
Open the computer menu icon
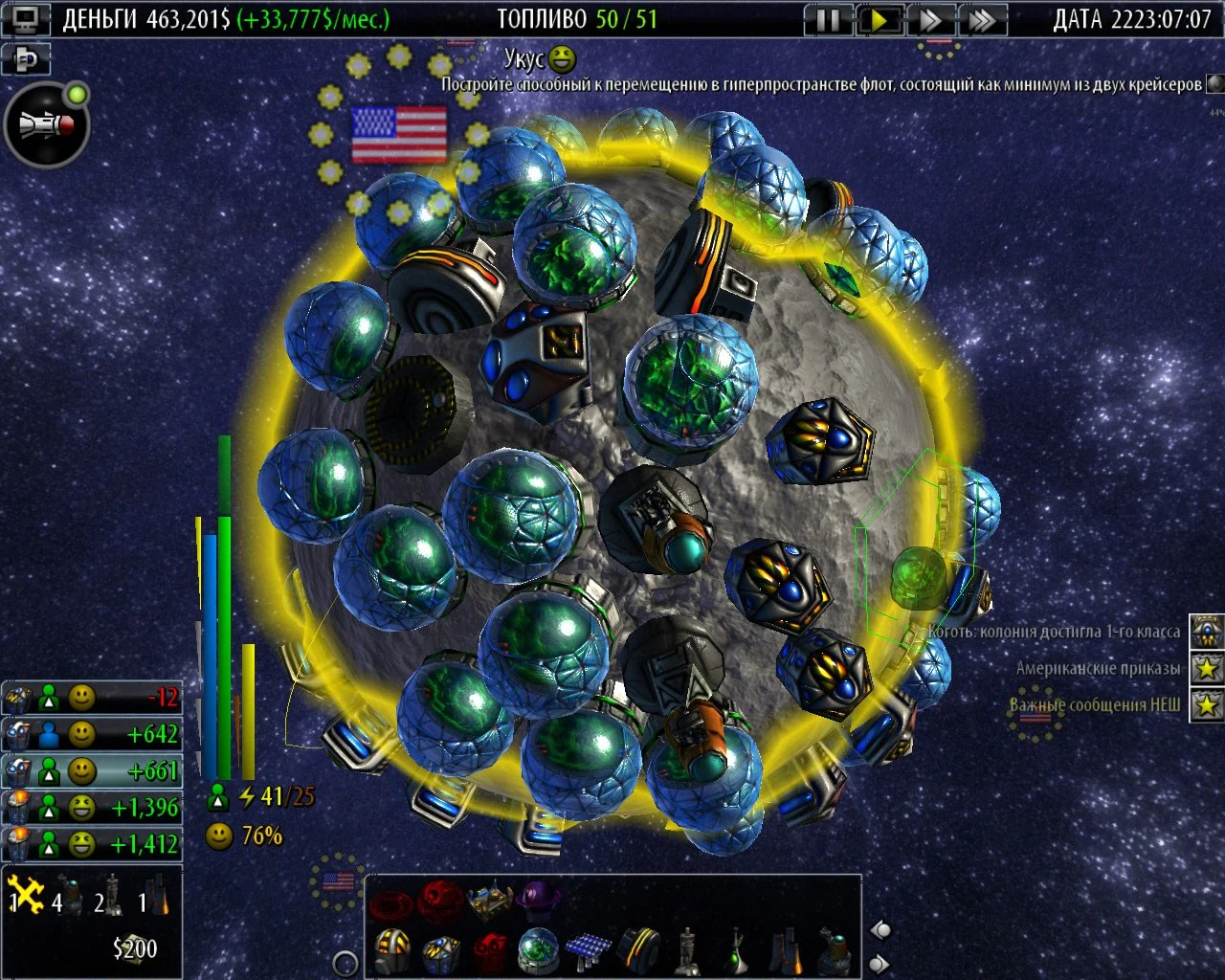[25, 19]
